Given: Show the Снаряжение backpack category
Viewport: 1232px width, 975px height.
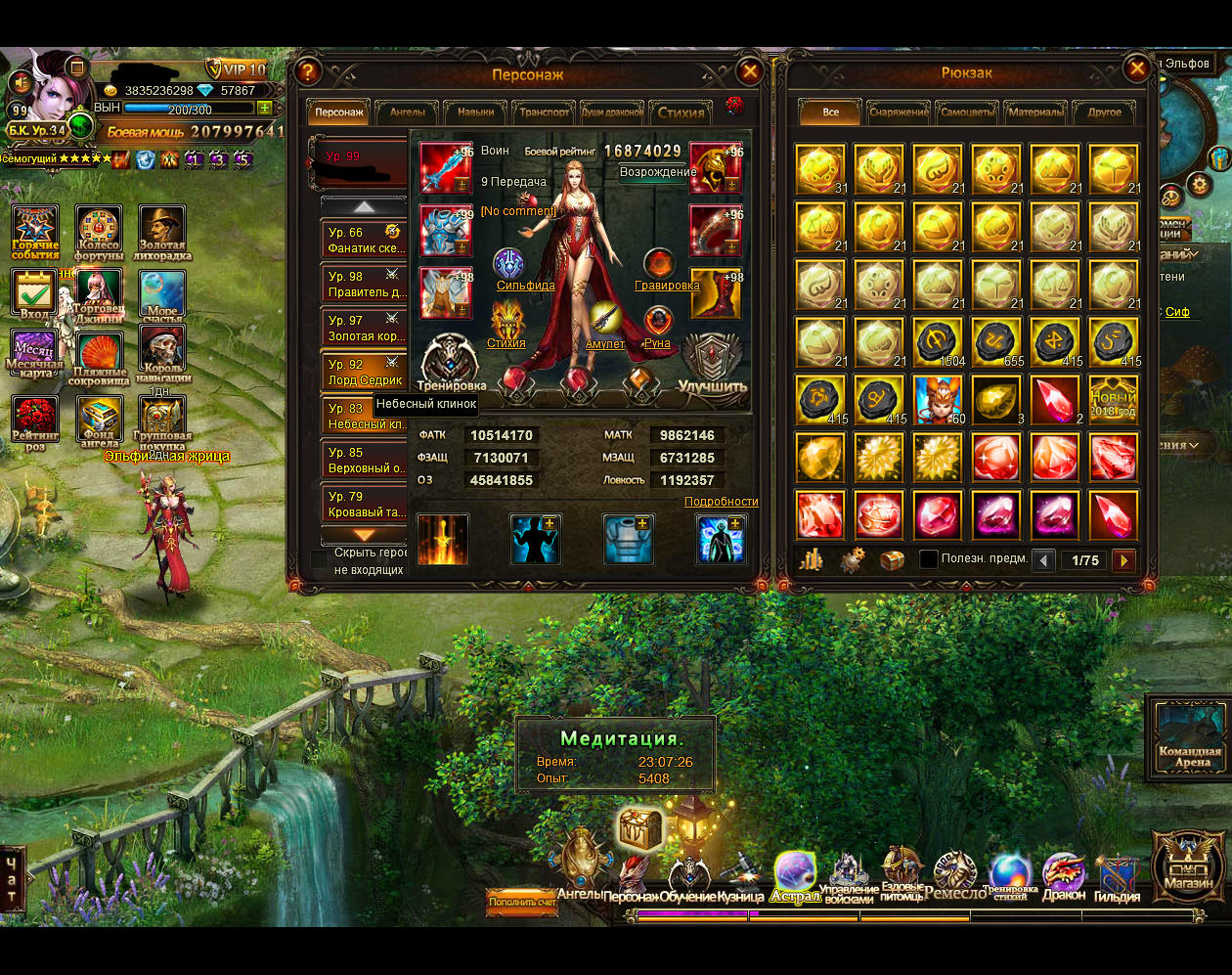Looking at the screenshot, I should [899, 112].
